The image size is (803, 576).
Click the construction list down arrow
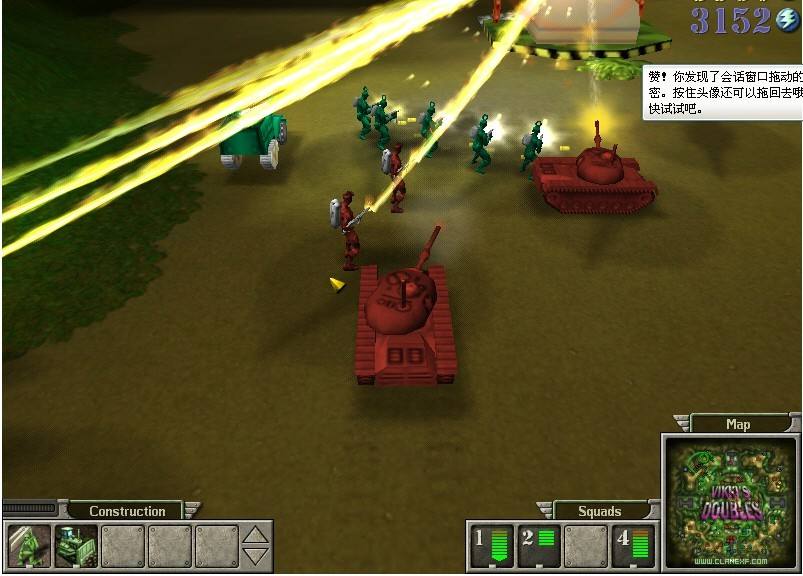coord(257,556)
